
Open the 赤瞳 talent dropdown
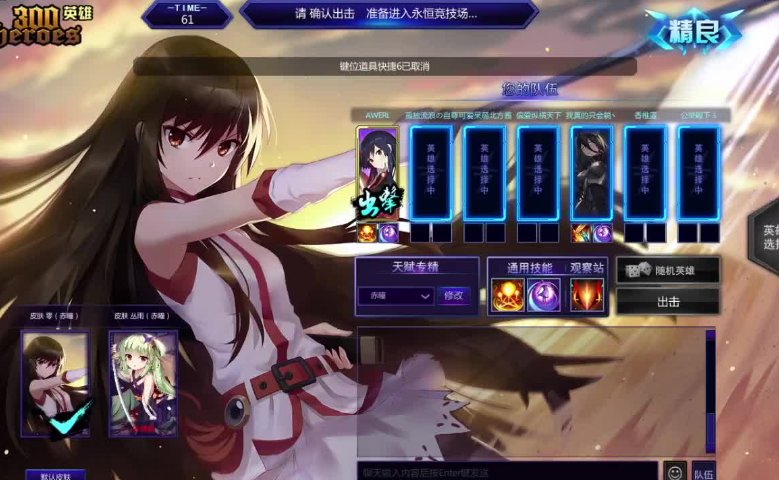[396, 296]
